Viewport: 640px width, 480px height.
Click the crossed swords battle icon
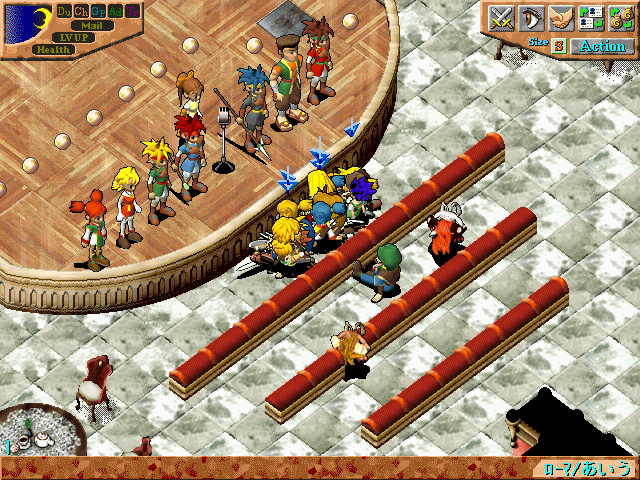[x=501, y=18]
